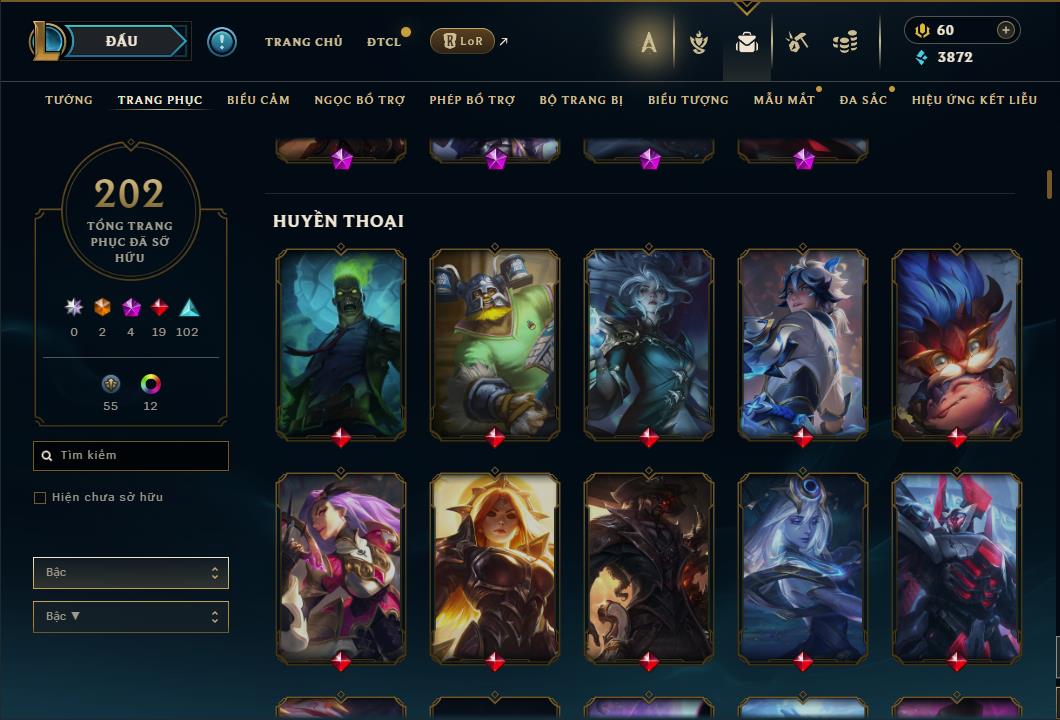1060x720 pixels.
Task: Switch to the NGỌC BỔ TRỢ tab
Action: point(359,100)
